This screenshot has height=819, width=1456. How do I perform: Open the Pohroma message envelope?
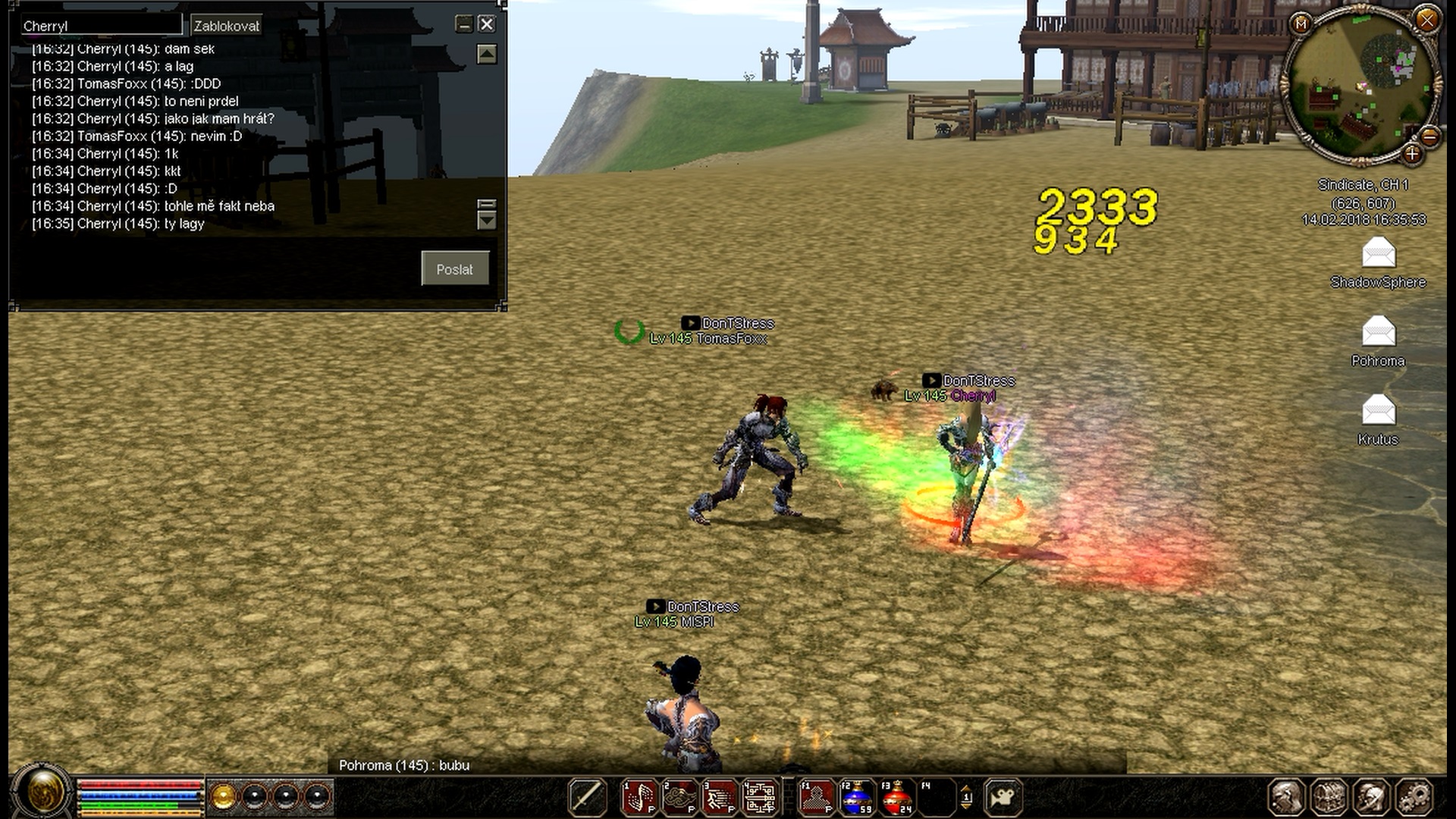pyautogui.click(x=1378, y=333)
